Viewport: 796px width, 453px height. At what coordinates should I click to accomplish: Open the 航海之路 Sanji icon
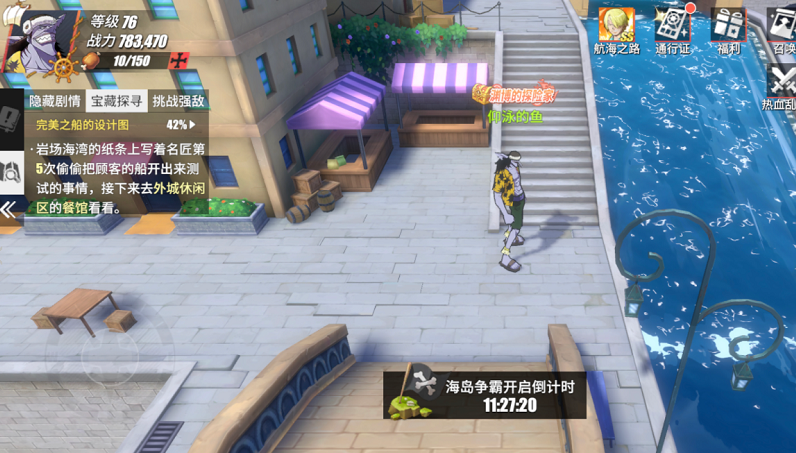616,28
